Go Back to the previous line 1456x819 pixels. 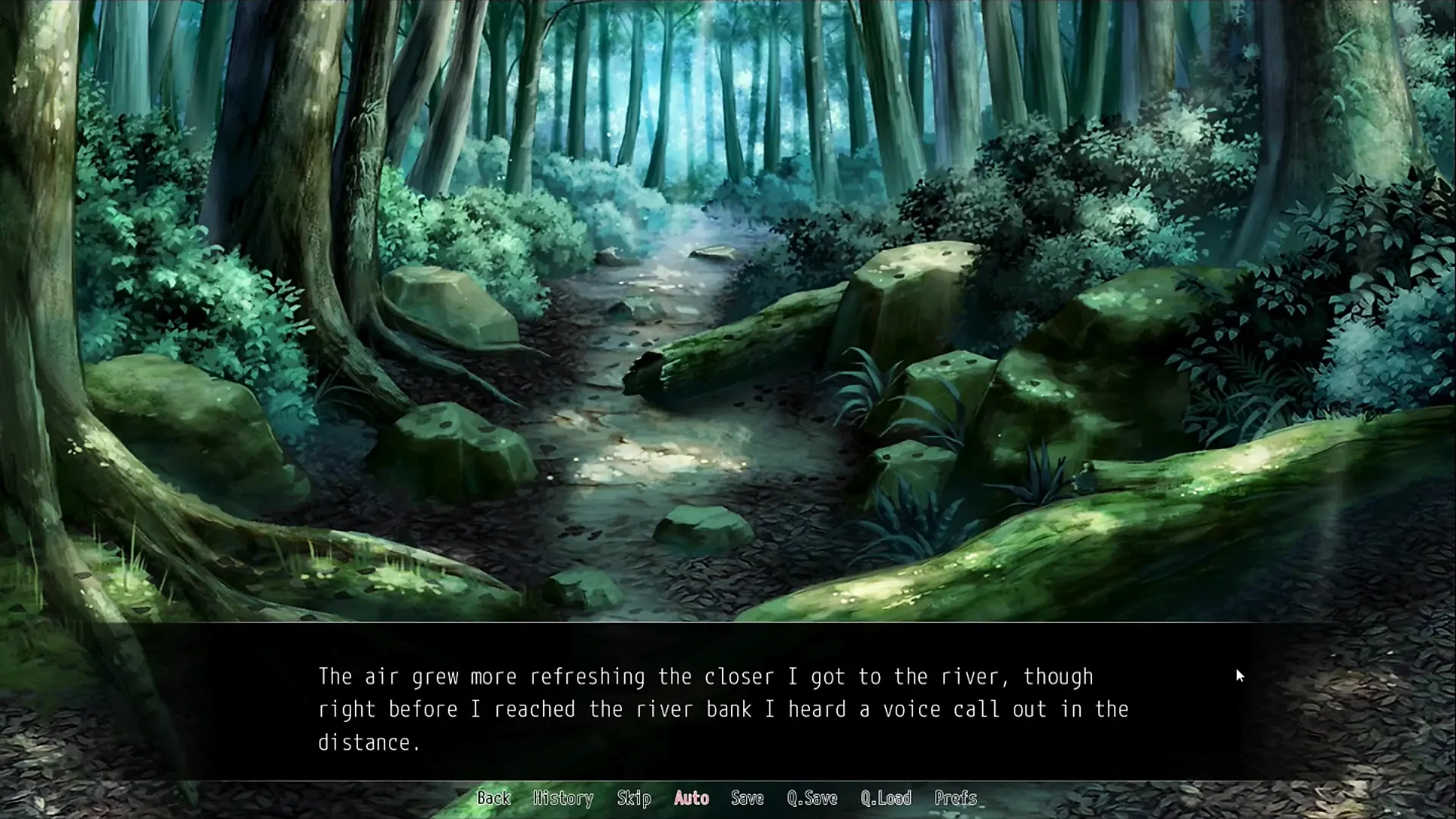[494, 798]
